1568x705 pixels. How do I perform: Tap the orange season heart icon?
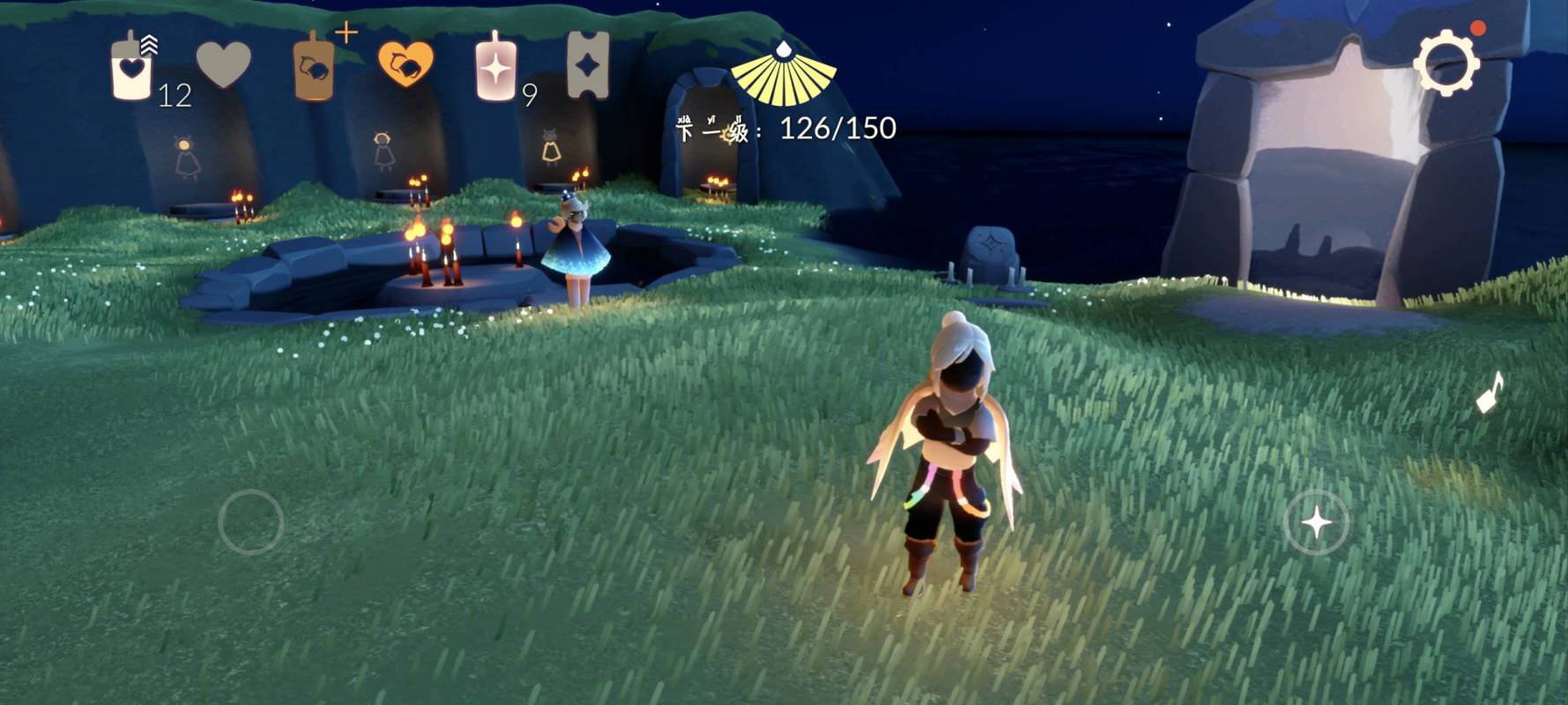pyautogui.click(x=405, y=63)
